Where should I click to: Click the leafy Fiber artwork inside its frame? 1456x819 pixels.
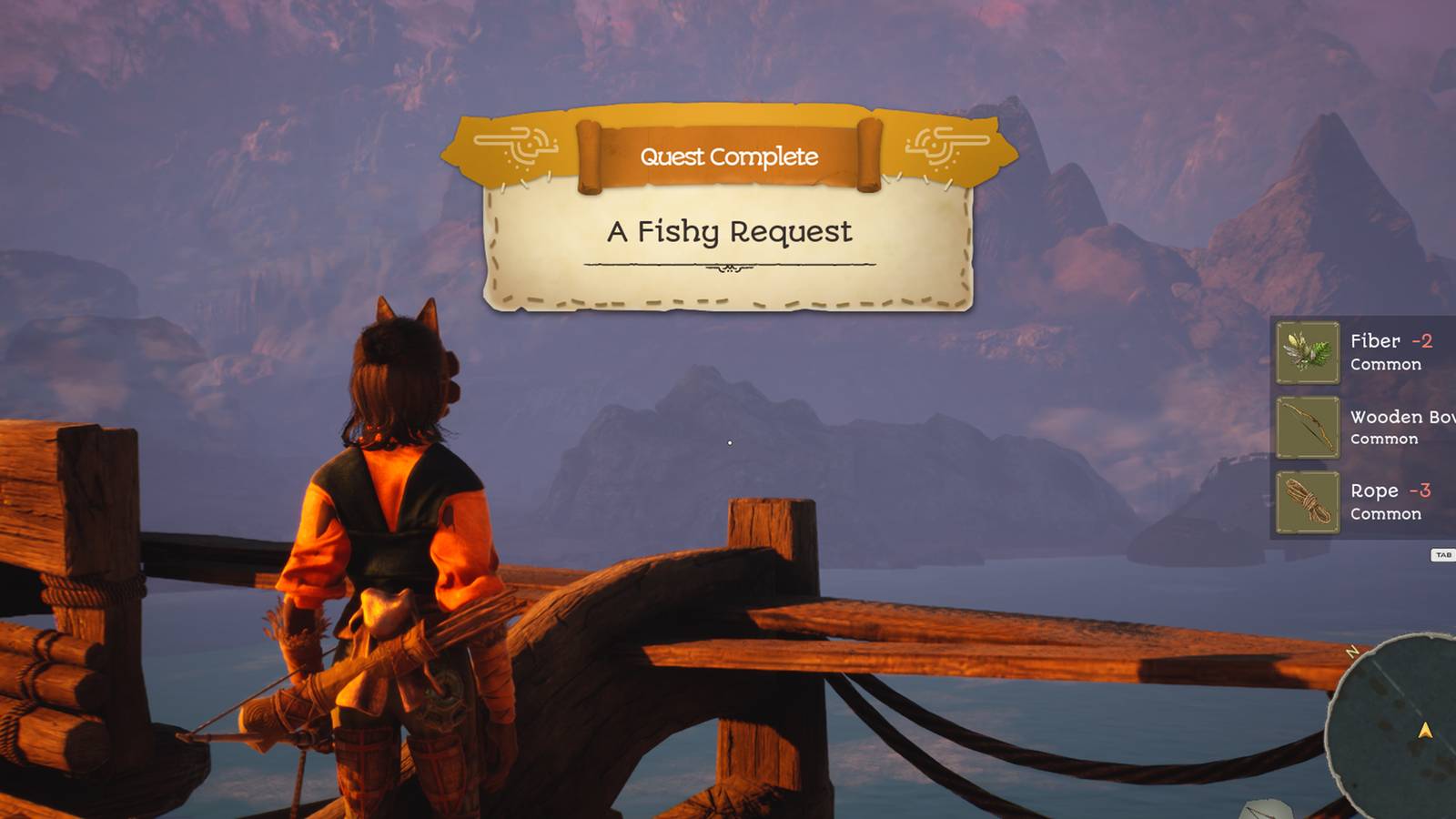1308,354
